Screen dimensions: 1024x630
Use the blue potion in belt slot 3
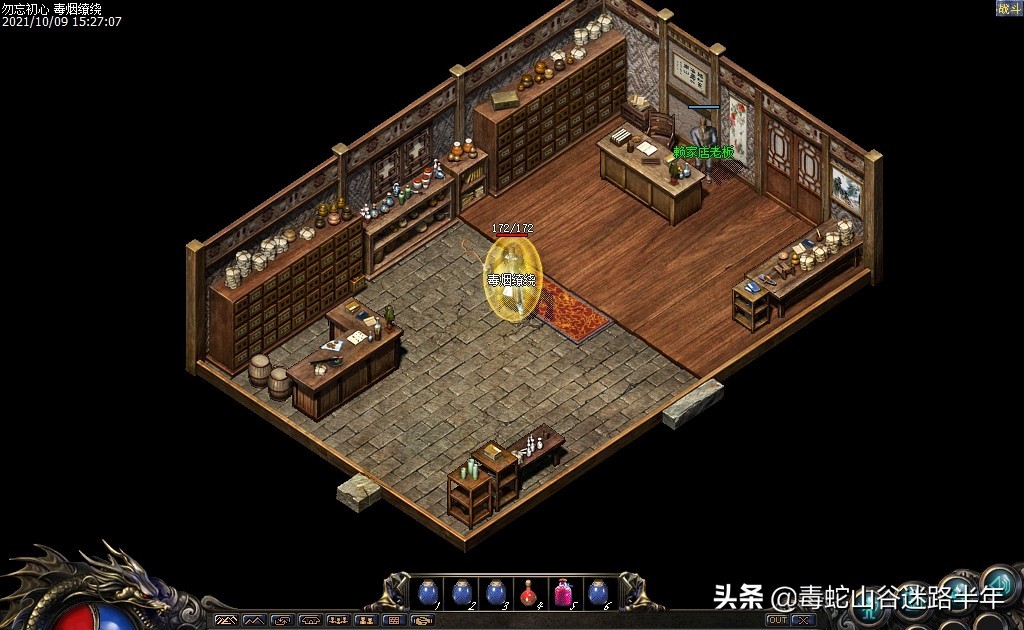pyautogui.click(x=496, y=593)
